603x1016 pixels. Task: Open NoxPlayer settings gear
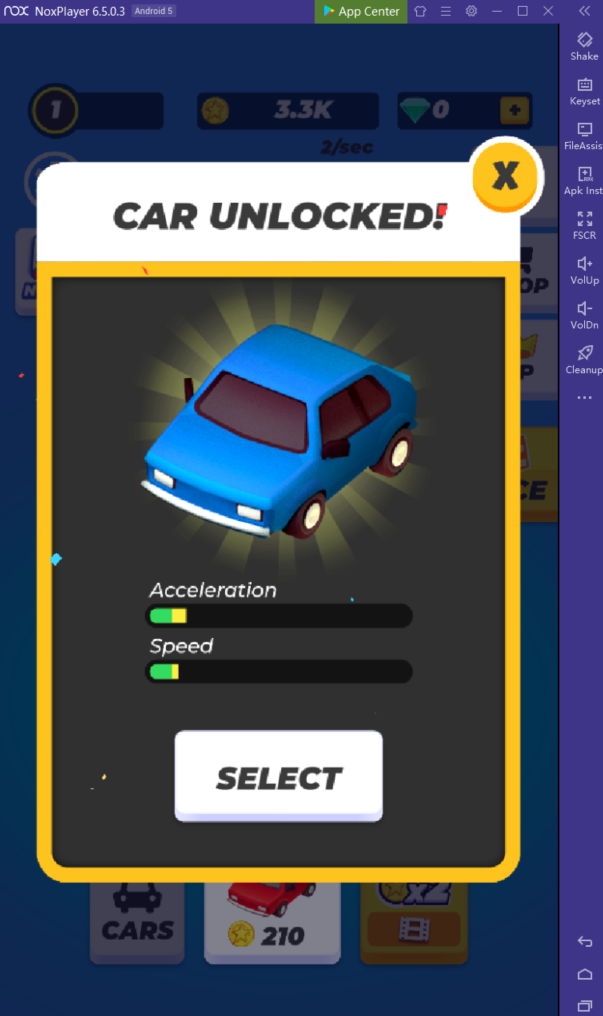click(471, 11)
